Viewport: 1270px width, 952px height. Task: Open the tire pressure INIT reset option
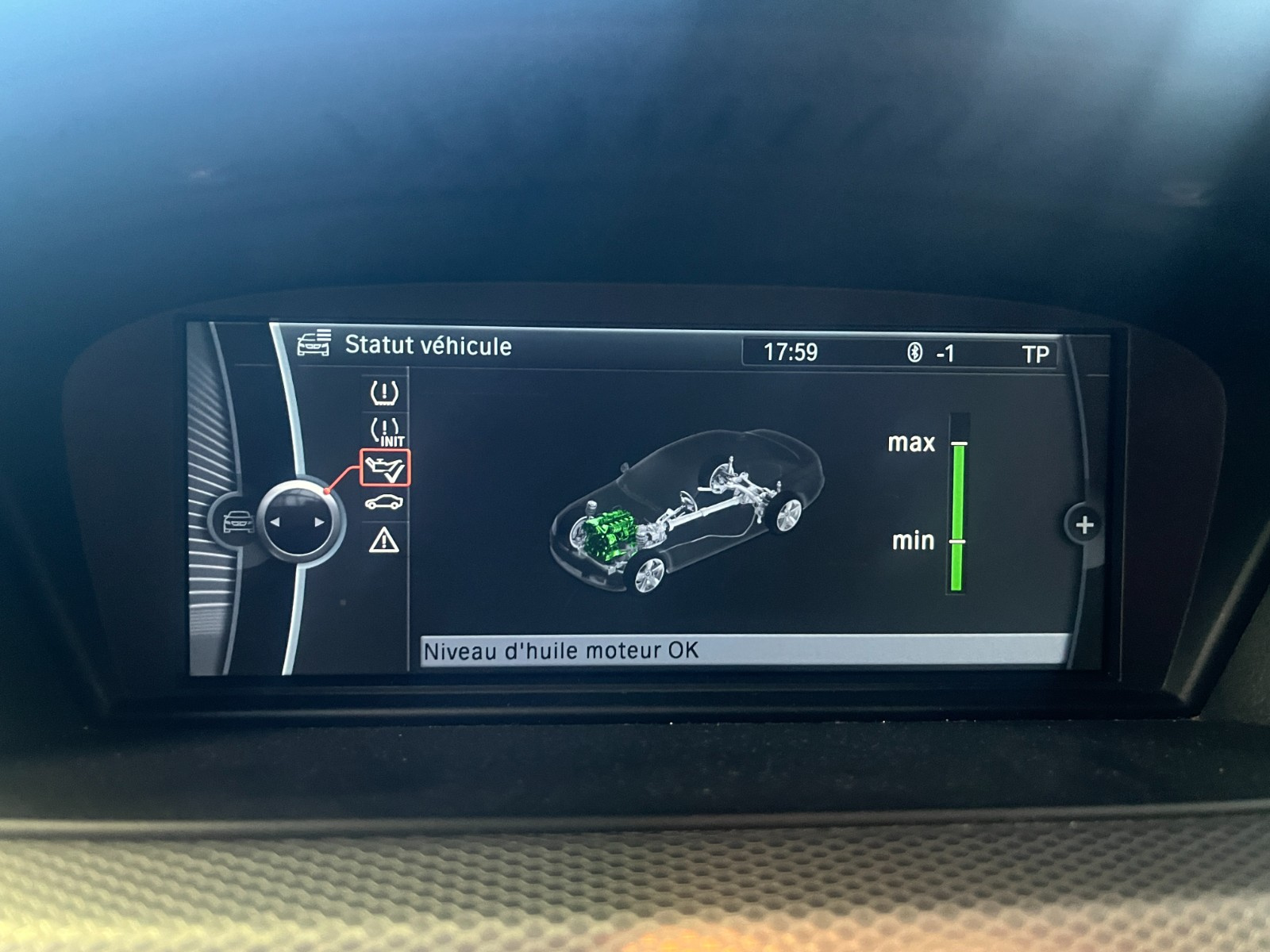386,432
